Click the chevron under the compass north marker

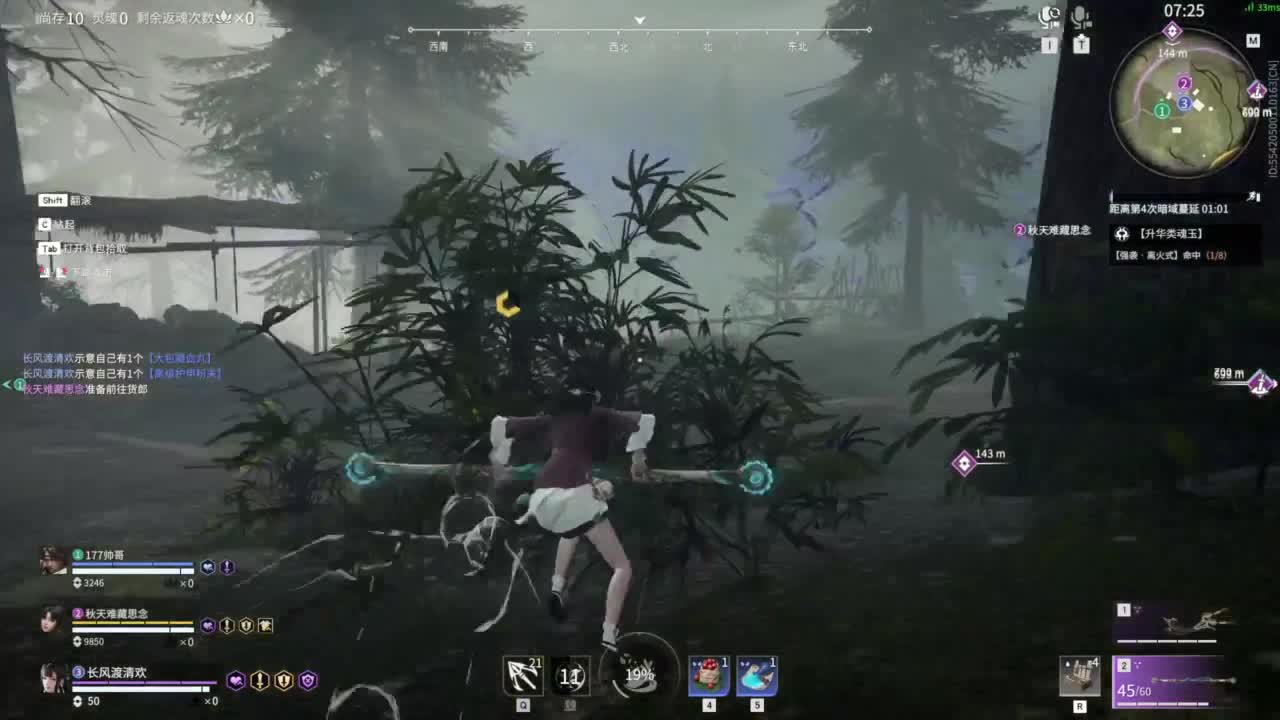coord(638,20)
